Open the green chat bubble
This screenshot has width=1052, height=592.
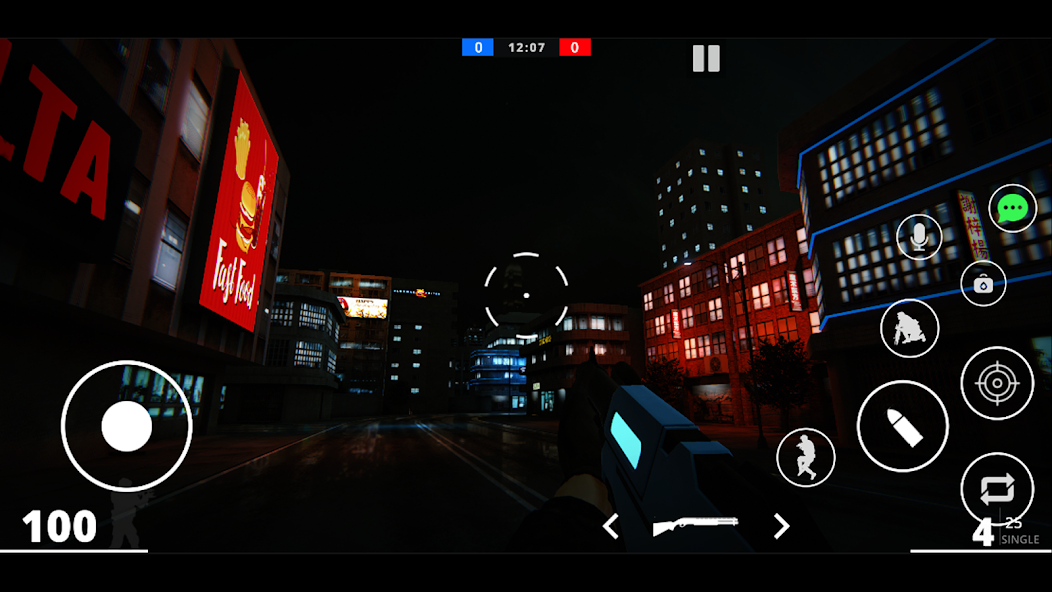1012,208
